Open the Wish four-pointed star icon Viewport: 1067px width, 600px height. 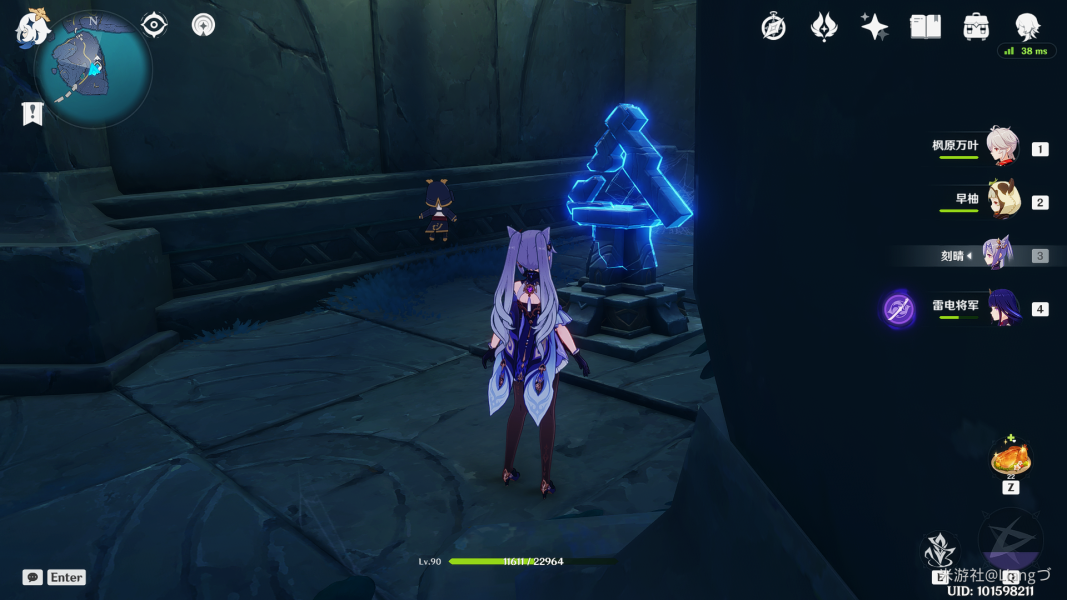click(x=874, y=27)
